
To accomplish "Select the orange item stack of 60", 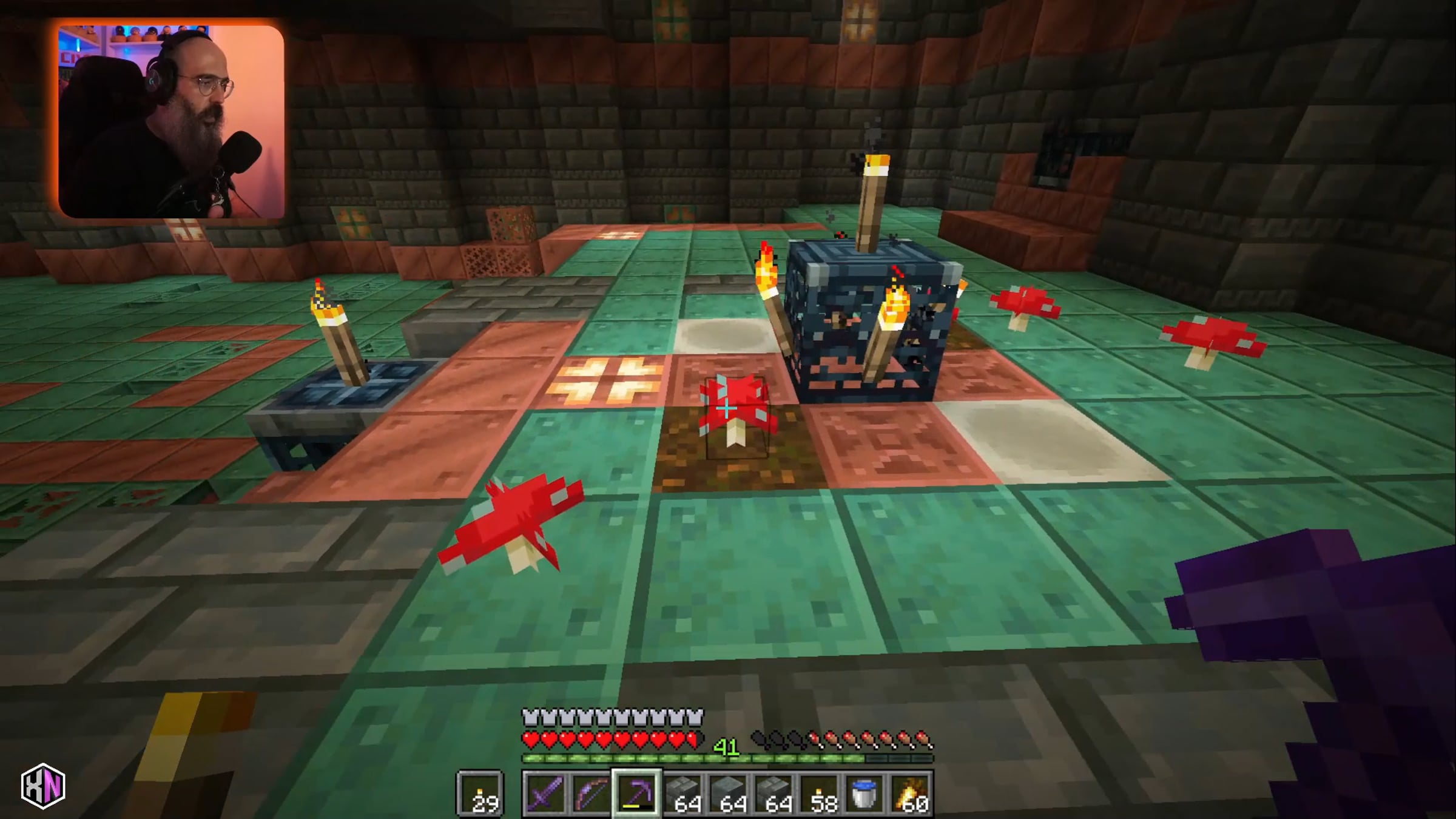I will point(911,793).
